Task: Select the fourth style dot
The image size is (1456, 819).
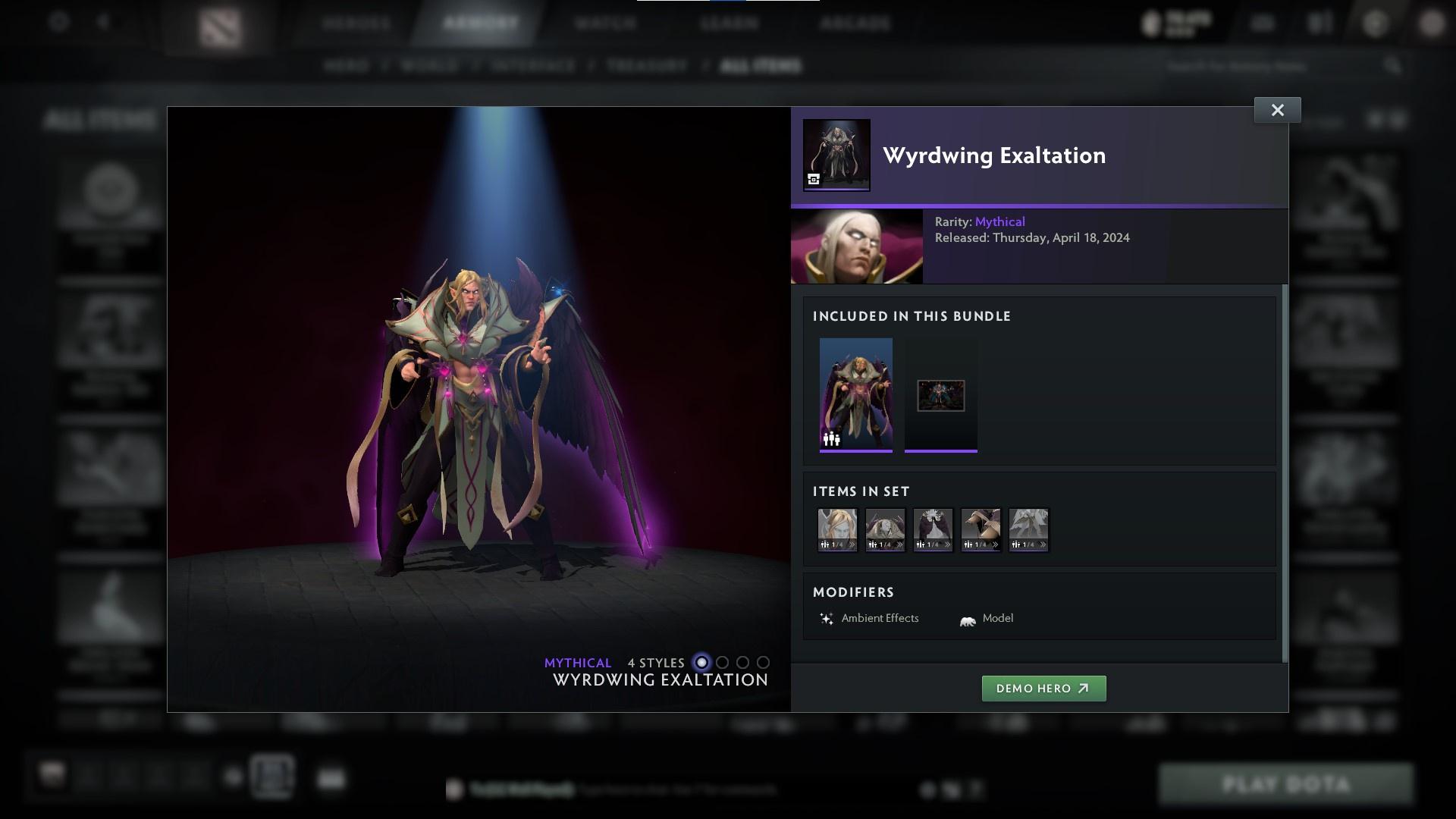Action: (763, 662)
